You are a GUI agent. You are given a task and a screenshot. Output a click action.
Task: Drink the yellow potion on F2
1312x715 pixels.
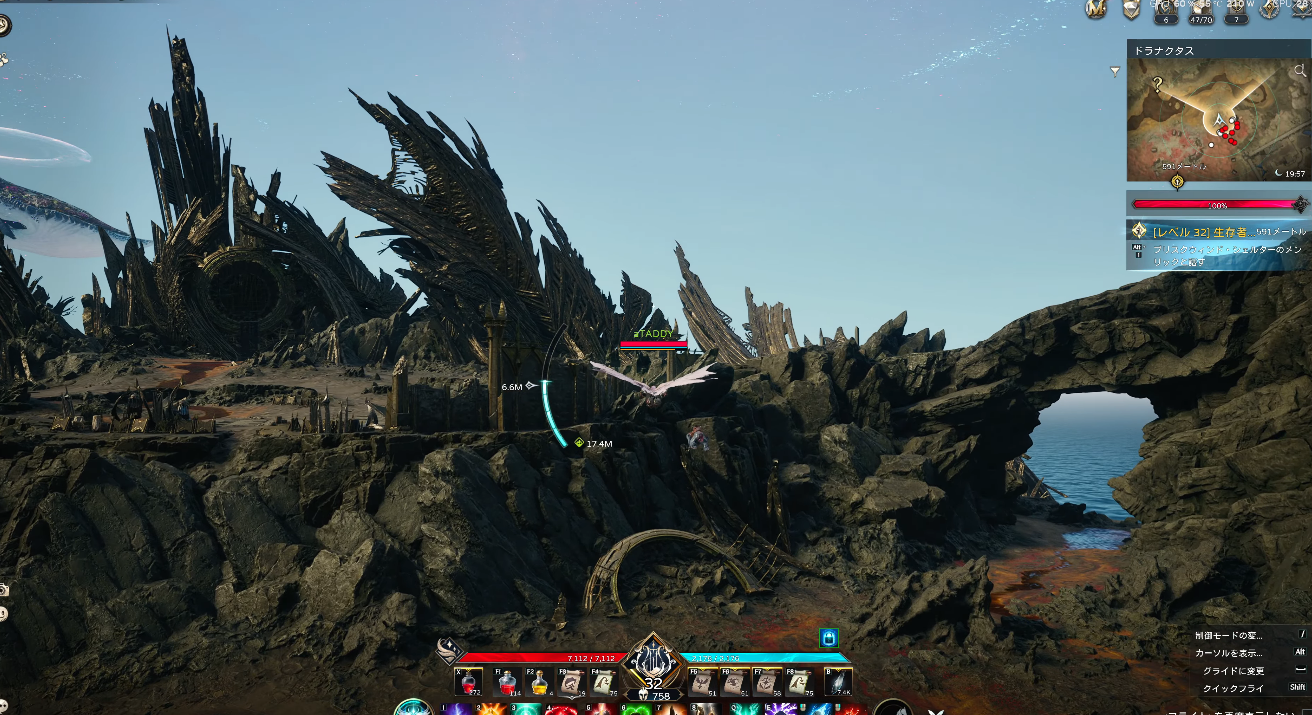540,682
